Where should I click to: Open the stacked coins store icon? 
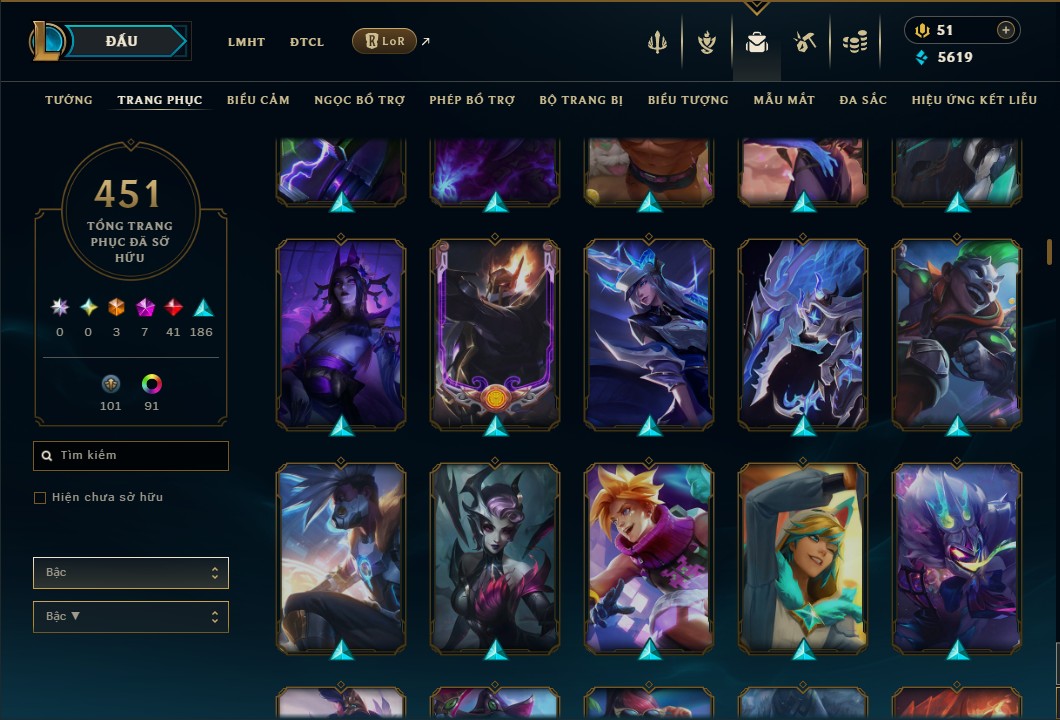coord(854,42)
